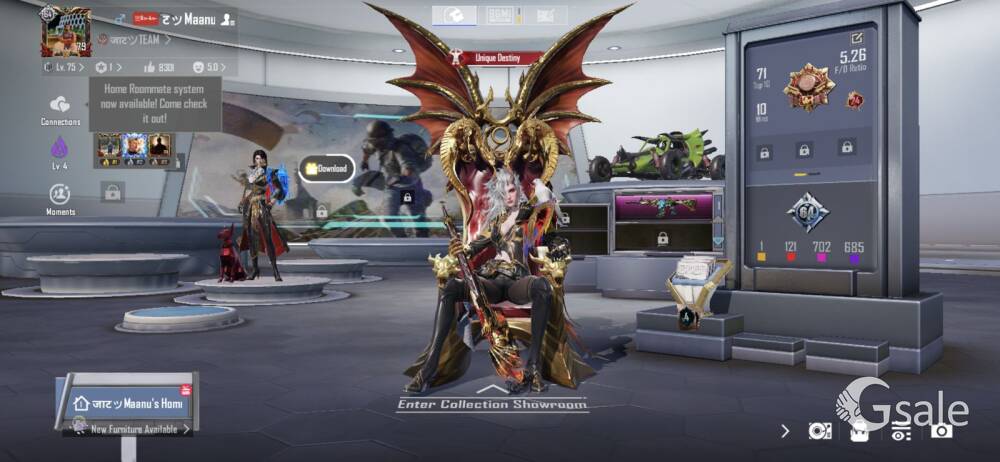
Task: Click the edit icon on stats panel
Action: click(x=855, y=38)
